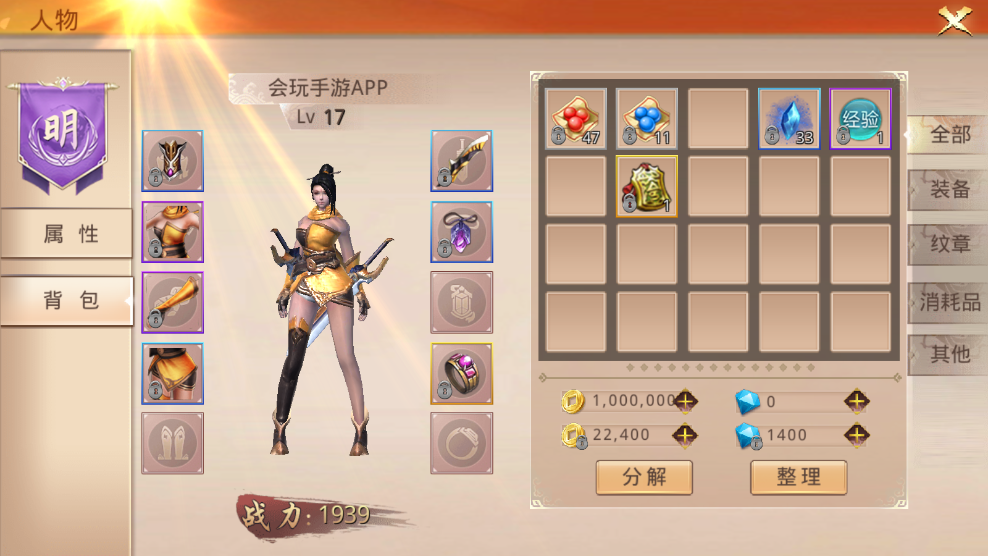Viewport: 988px width, 556px height.
Task: Click the 分解 decompose button
Action: coord(644,477)
